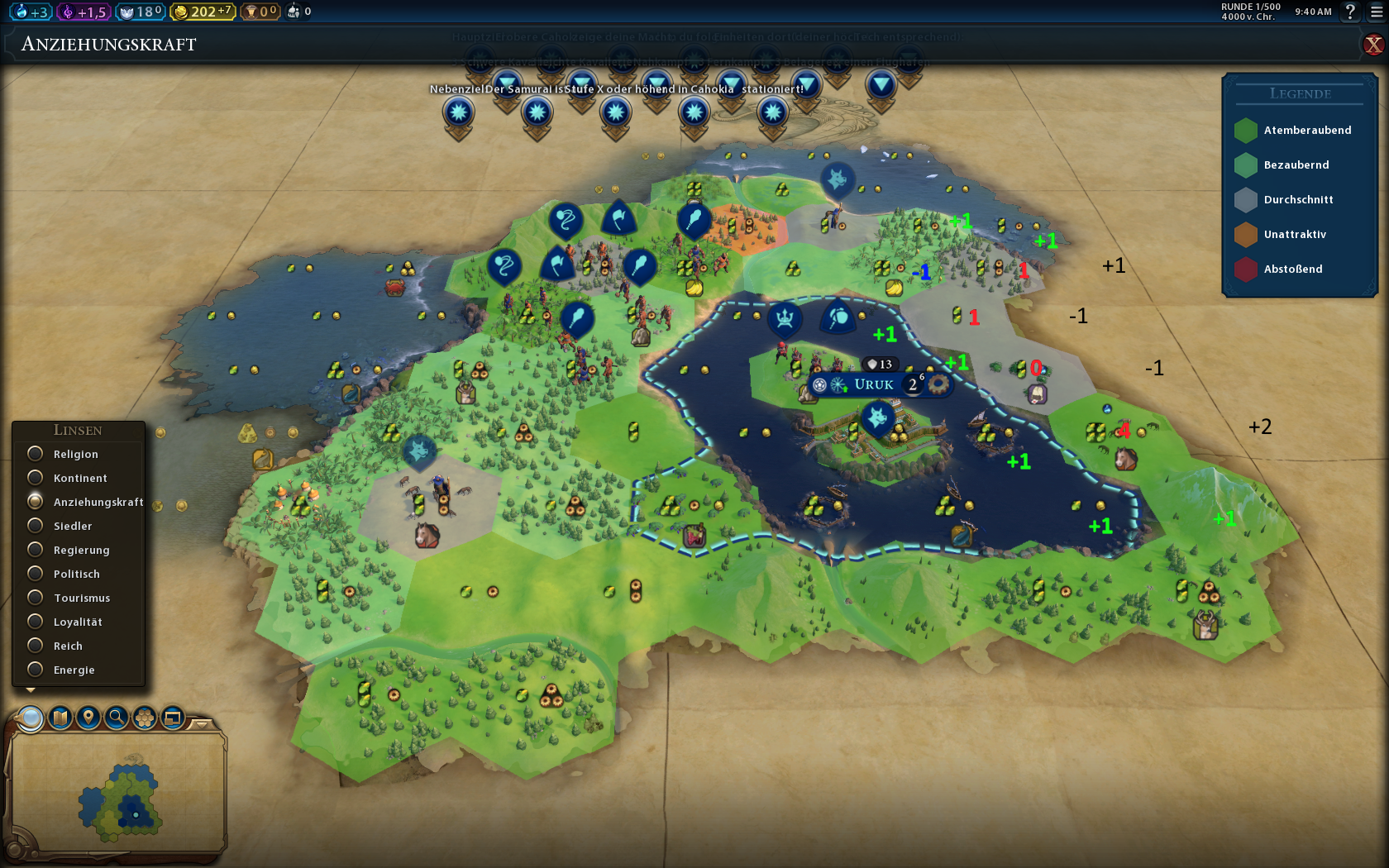Open map options folded-map icon
This screenshot has width=1389, height=868.
pos(60,718)
